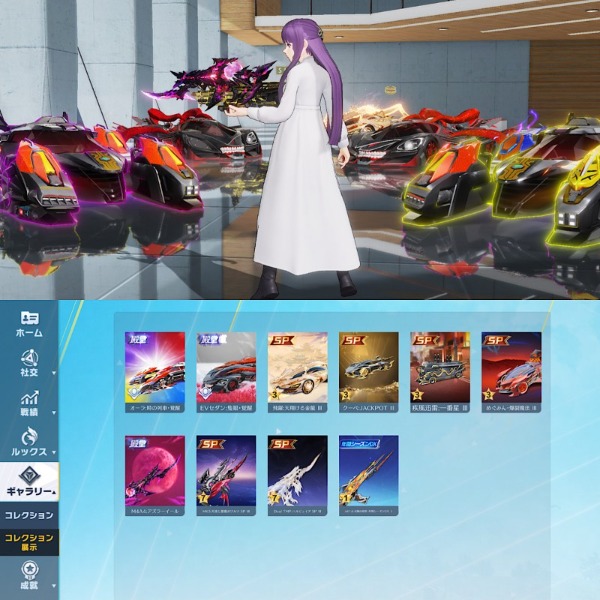This screenshot has height=600, width=600.
Task: Pick the M4A4 weapon card with pink moon
Action: (154, 473)
